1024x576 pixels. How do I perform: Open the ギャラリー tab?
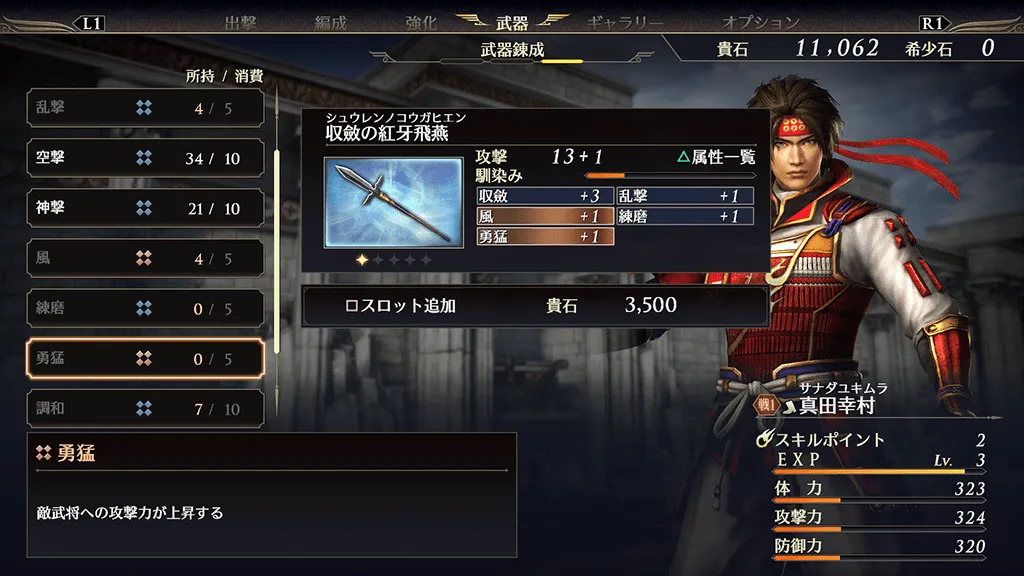click(x=625, y=22)
